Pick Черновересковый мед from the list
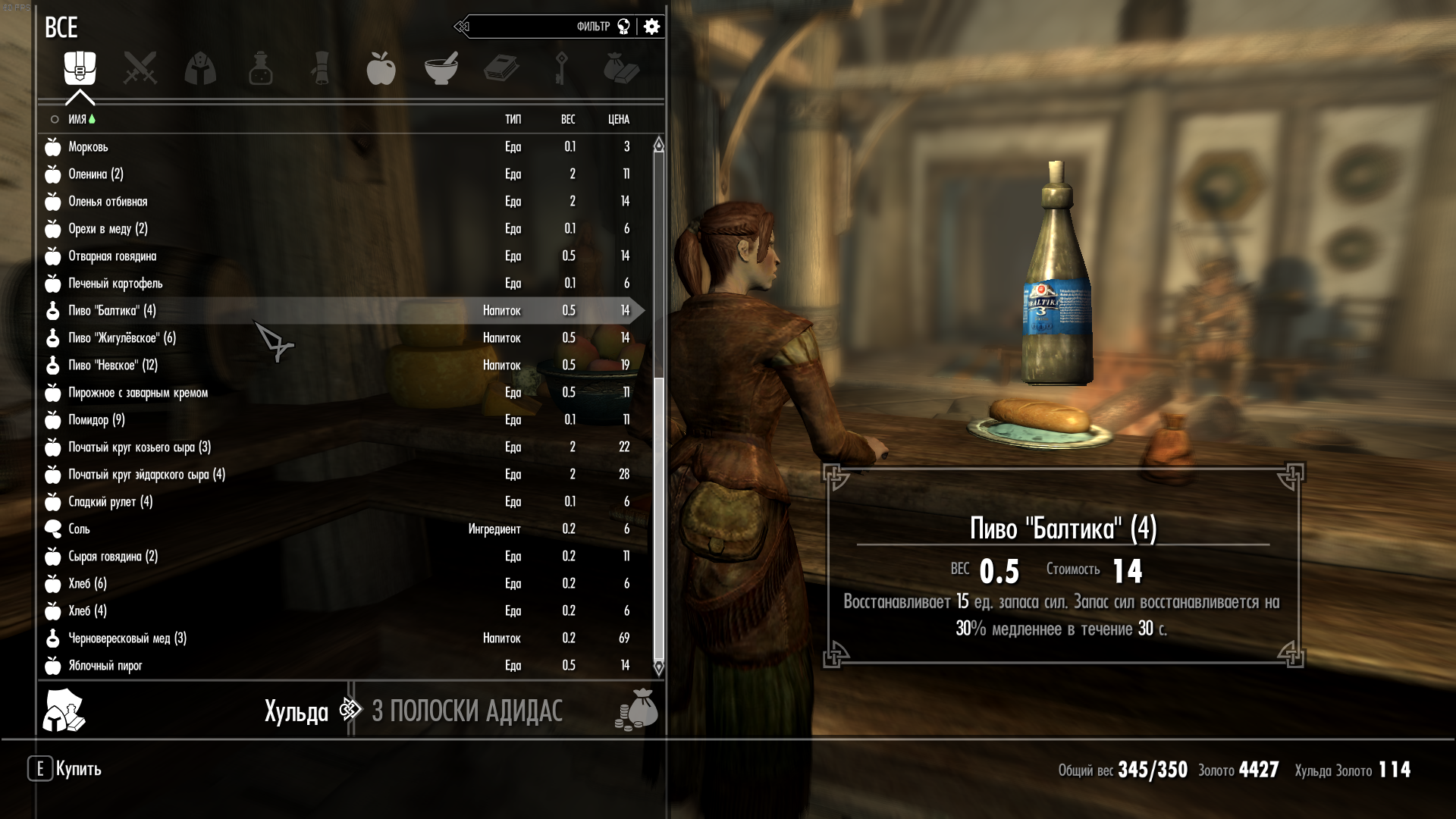Screen dimensions: 1456x819 click(x=127, y=639)
